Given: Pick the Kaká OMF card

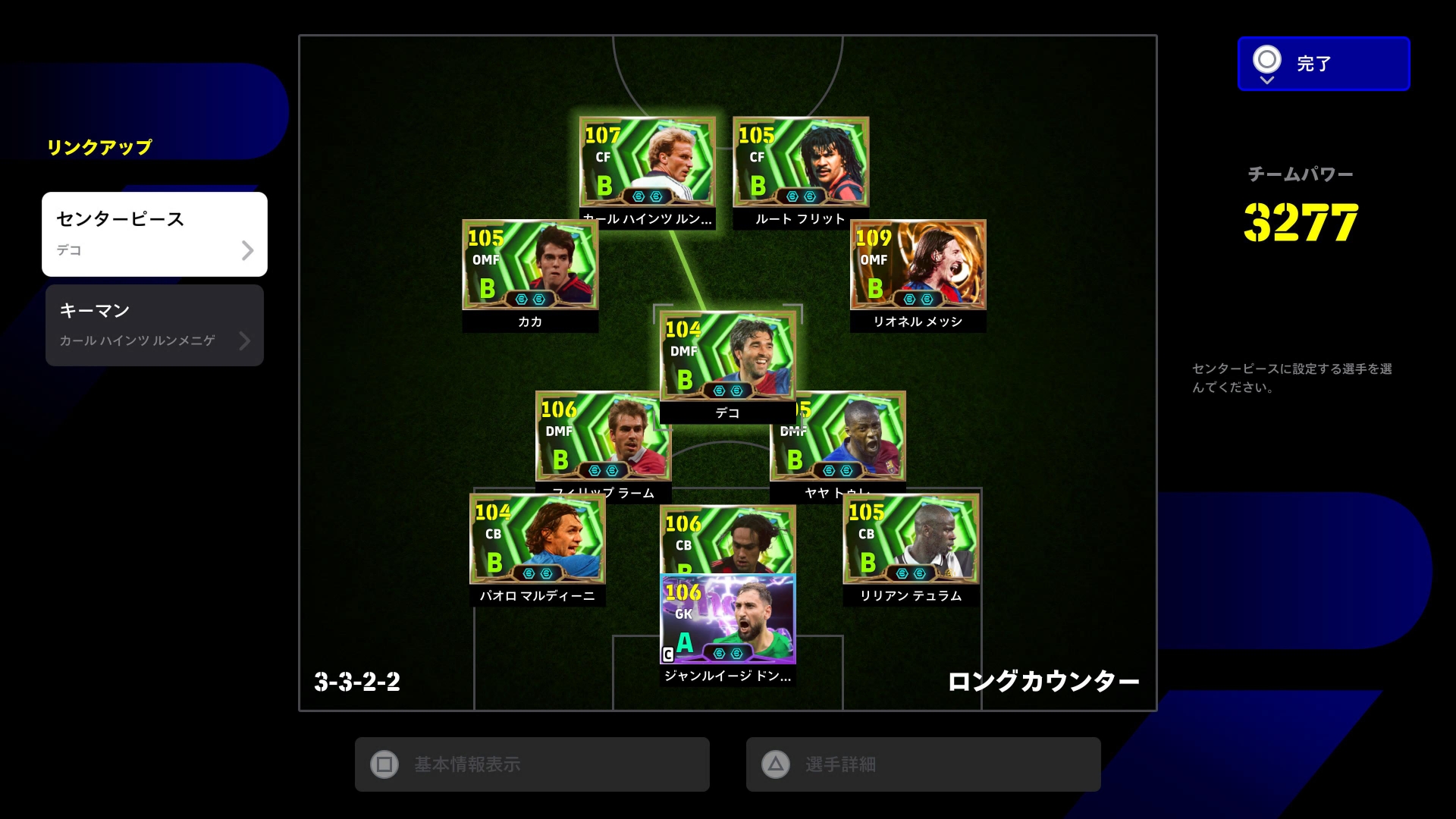Looking at the screenshot, I should tap(530, 265).
